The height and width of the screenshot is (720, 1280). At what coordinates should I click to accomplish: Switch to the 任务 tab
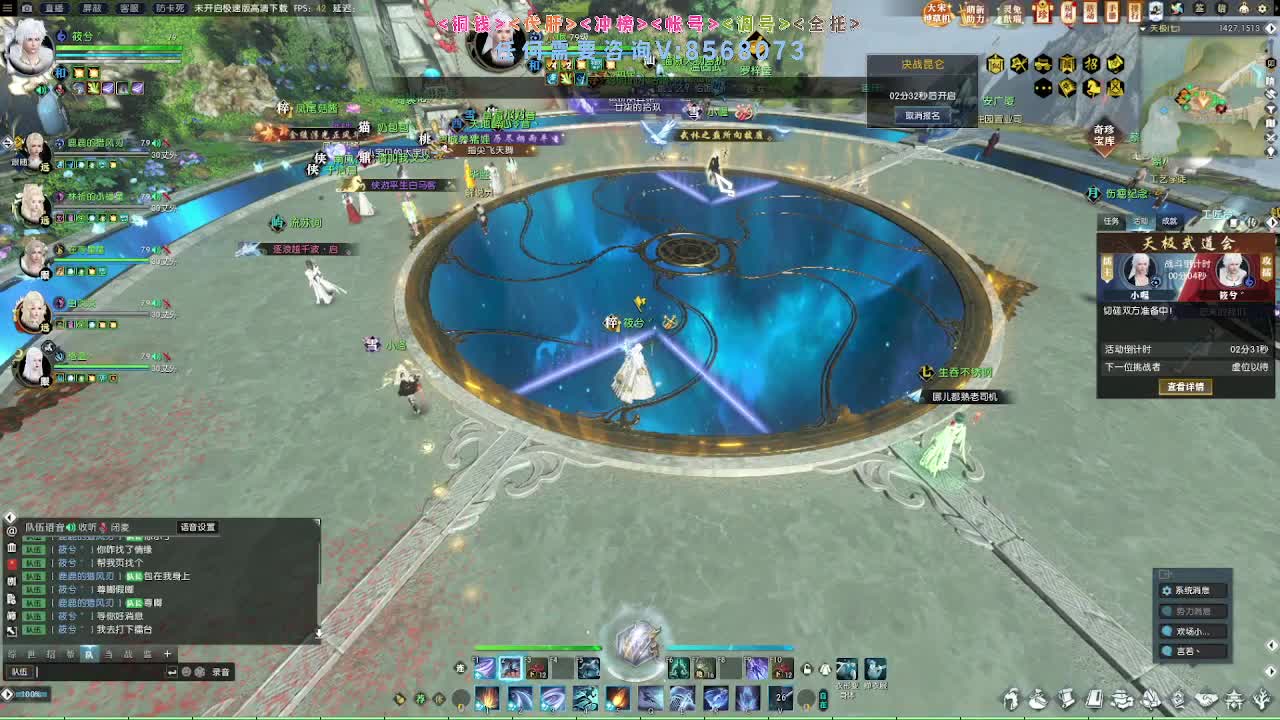pyautogui.click(x=1110, y=221)
